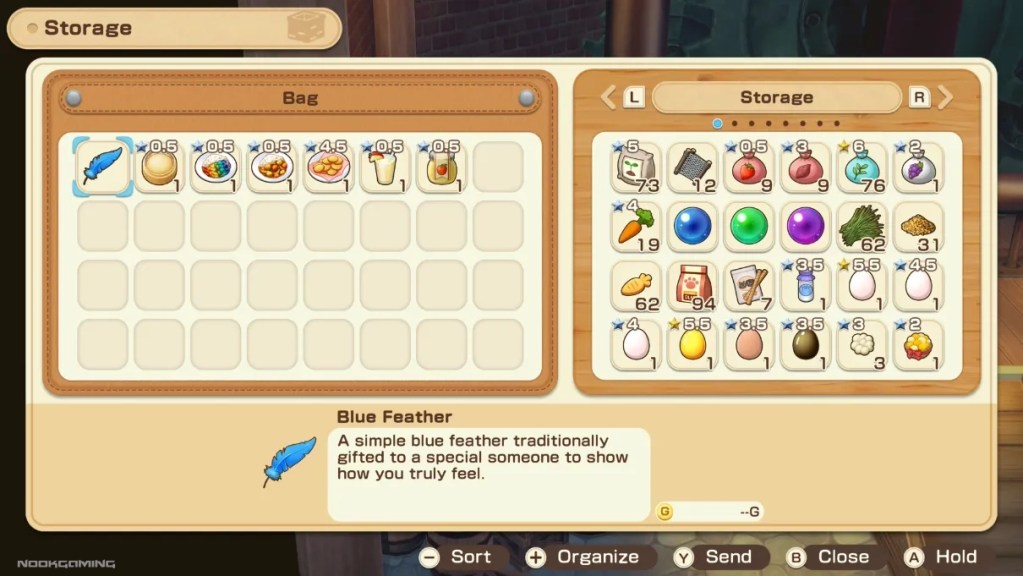
Task: Select the purple orb
Action: pos(805,227)
